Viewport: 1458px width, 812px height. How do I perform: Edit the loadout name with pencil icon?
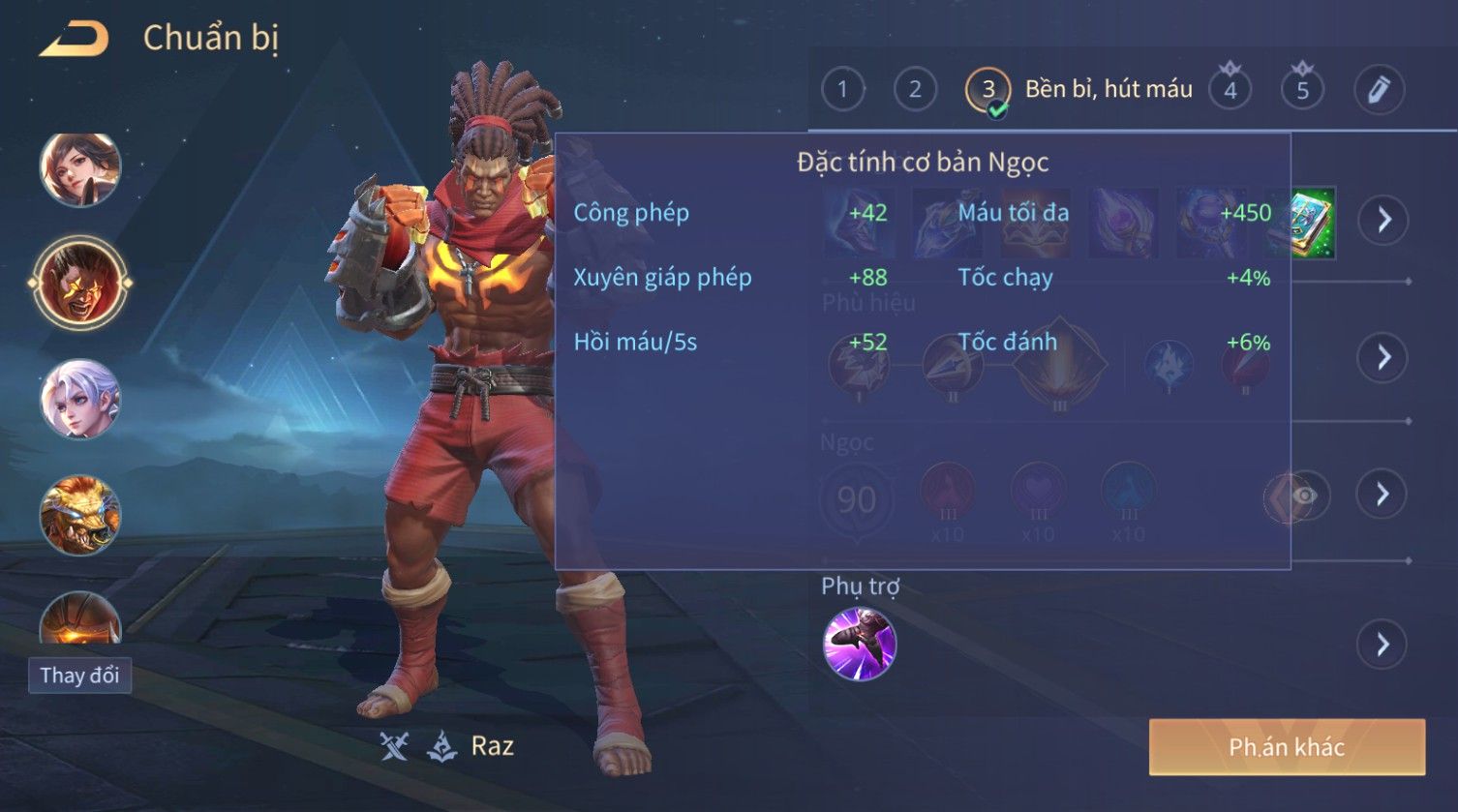[1379, 90]
